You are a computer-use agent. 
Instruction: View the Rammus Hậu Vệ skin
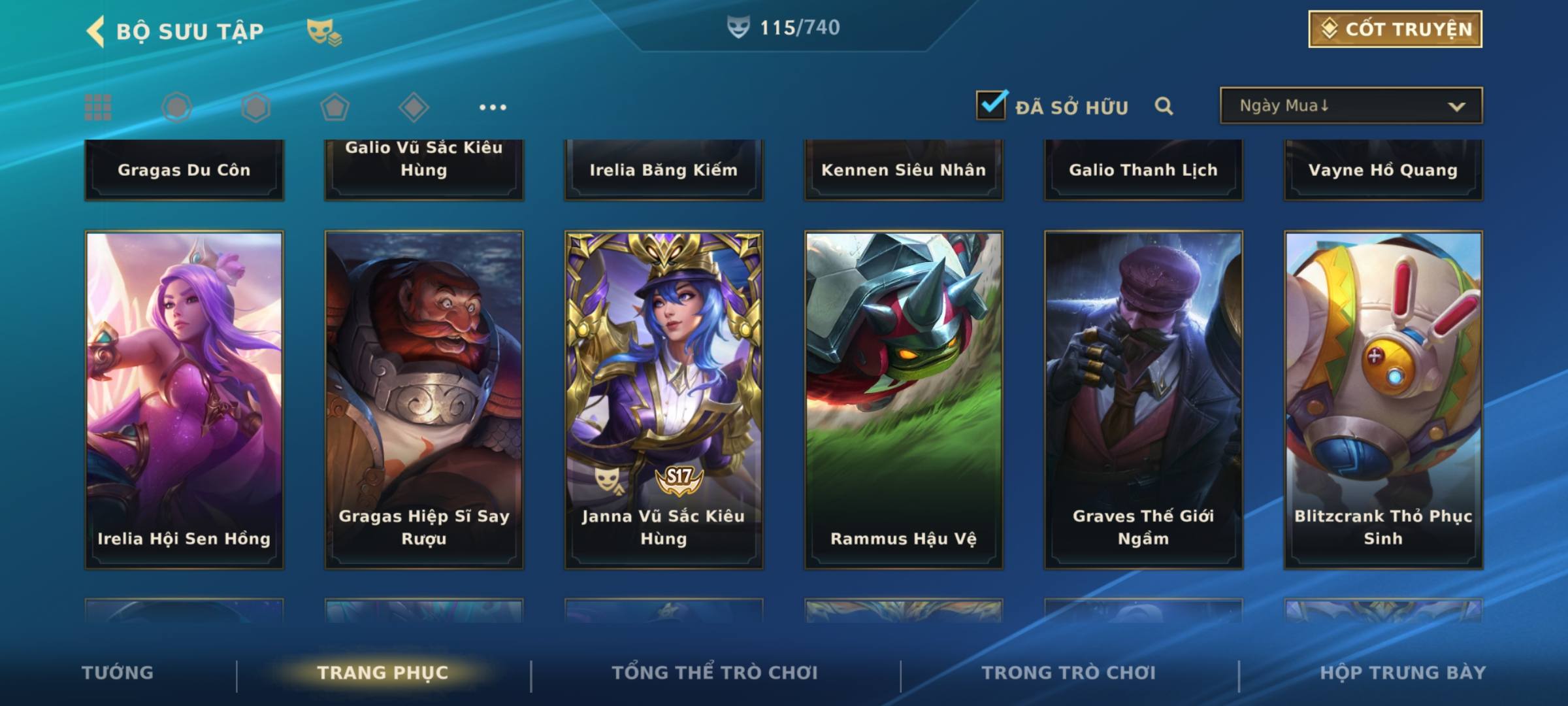[904, 399]
